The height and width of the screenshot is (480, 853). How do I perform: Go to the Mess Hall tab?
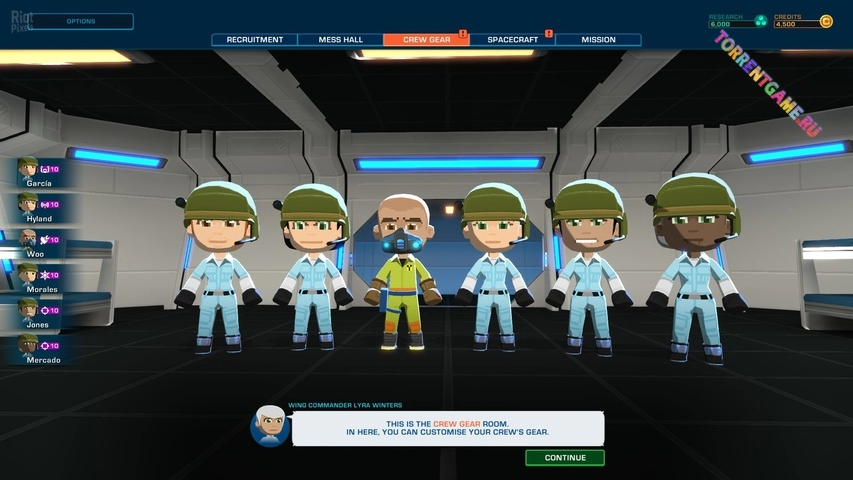click(340, 40)
